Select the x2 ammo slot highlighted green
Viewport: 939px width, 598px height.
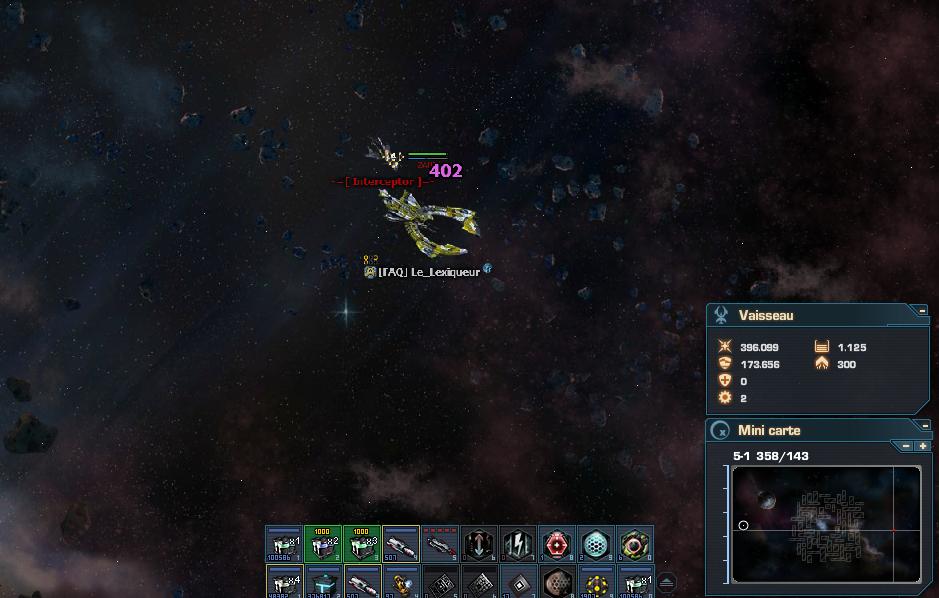click(323, 545)
